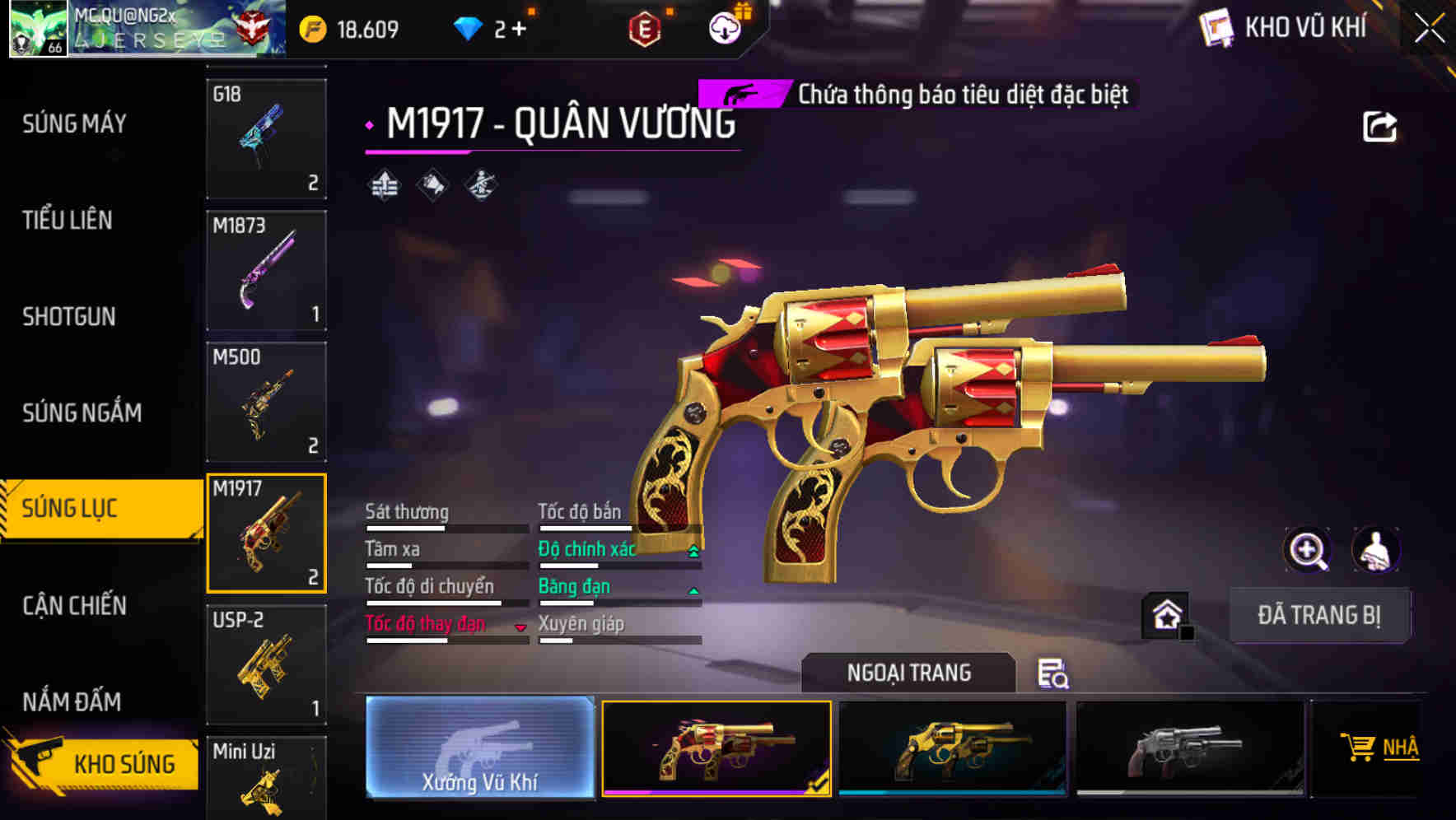This screenshot has width=1456, height=820.
Task: Switch to the SHOTGUN category
Action: point(67,317)
